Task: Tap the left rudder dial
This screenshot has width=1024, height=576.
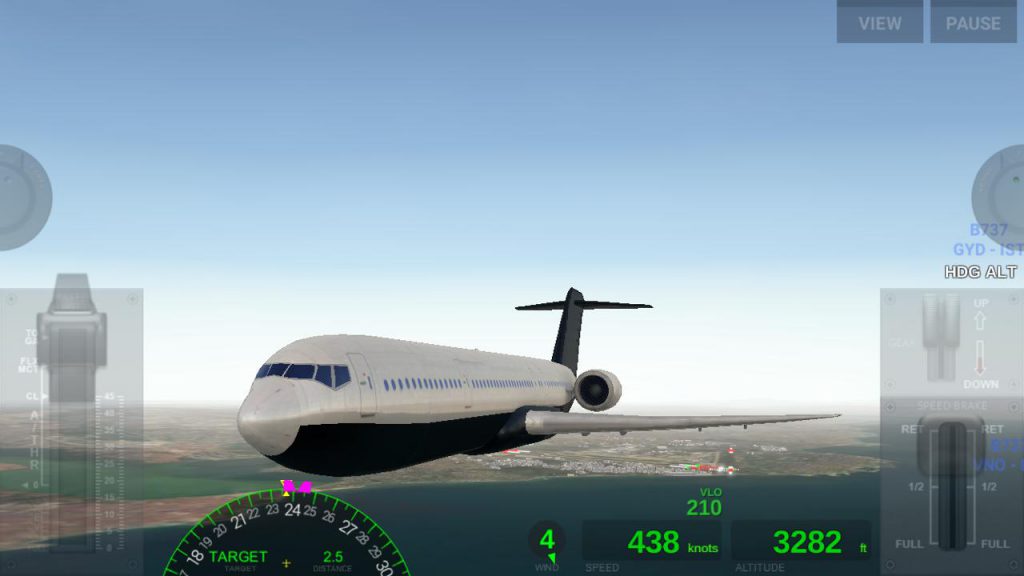Action: (x=18, y=197)
